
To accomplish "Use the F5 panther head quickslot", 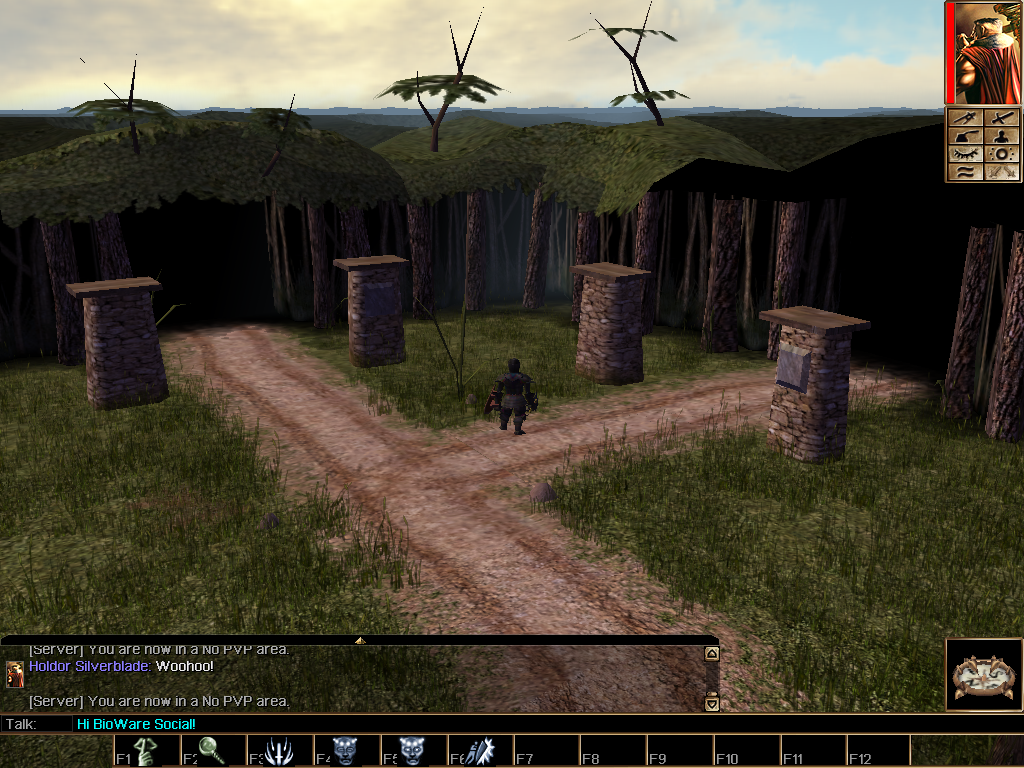I will click(411, 751).
